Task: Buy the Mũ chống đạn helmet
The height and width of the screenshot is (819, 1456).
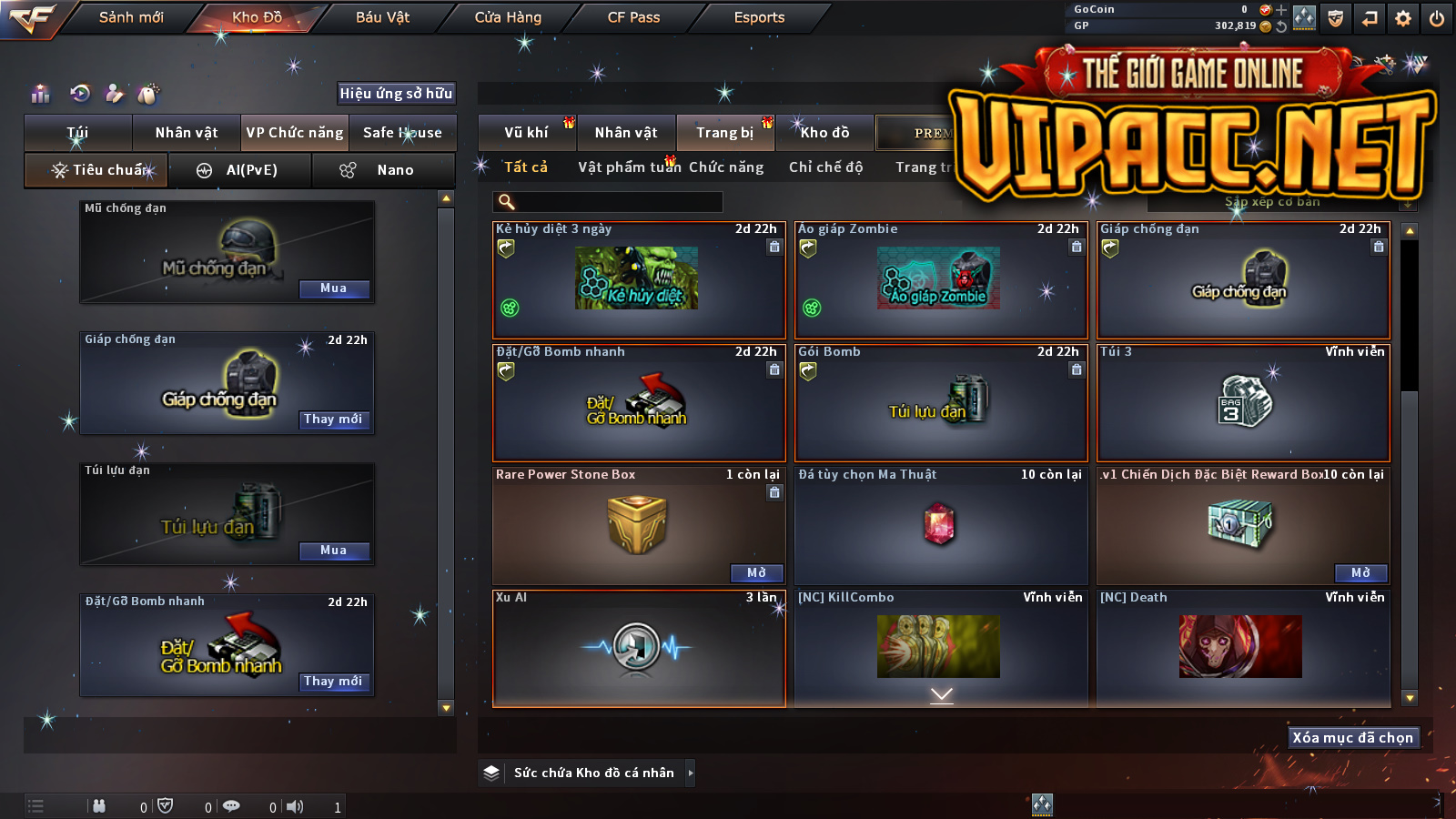Action: tap(334, 288)
